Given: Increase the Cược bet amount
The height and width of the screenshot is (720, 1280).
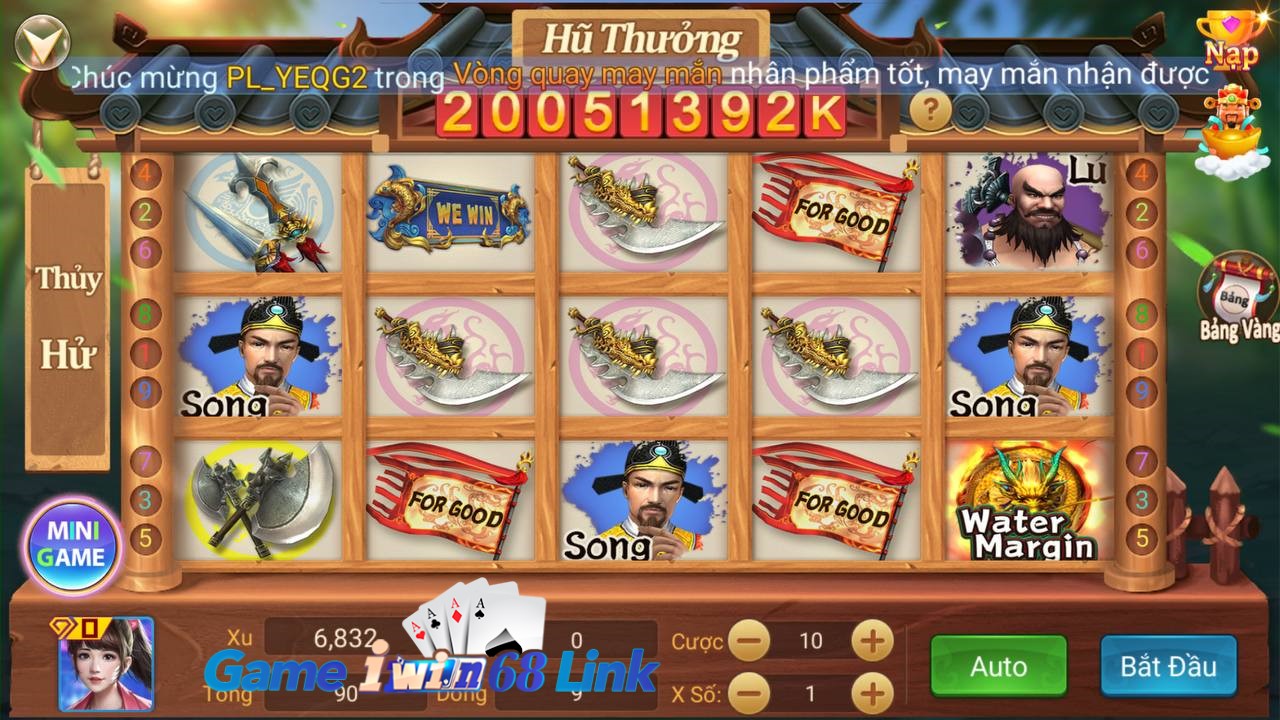Looking at the screenshot, I should (x=872, y=640).
